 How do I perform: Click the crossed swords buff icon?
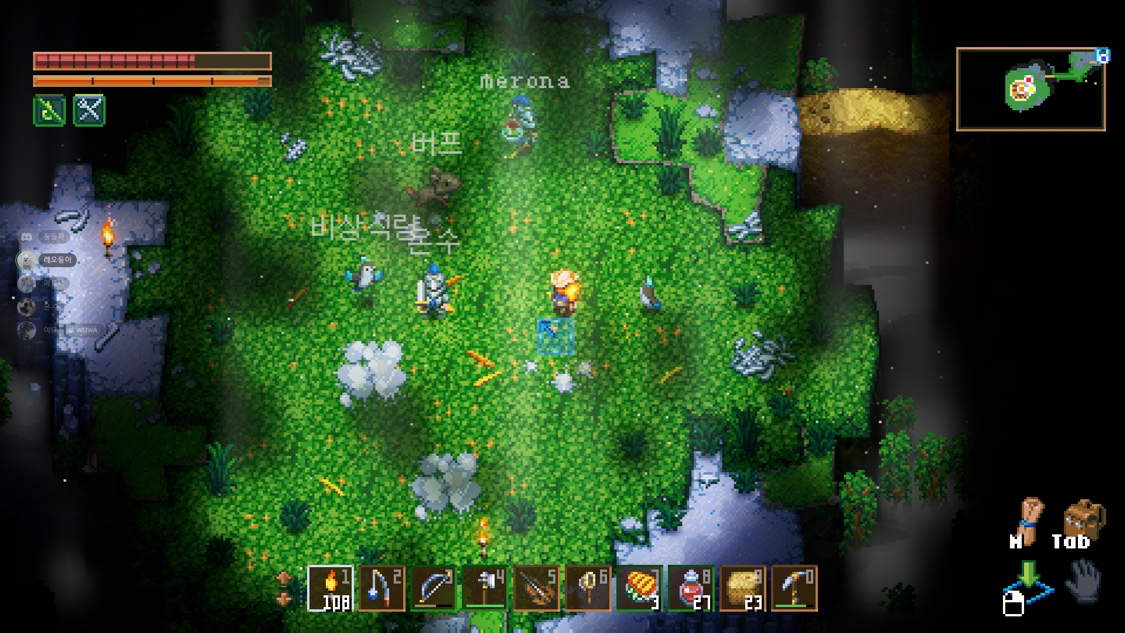(89, 110)
